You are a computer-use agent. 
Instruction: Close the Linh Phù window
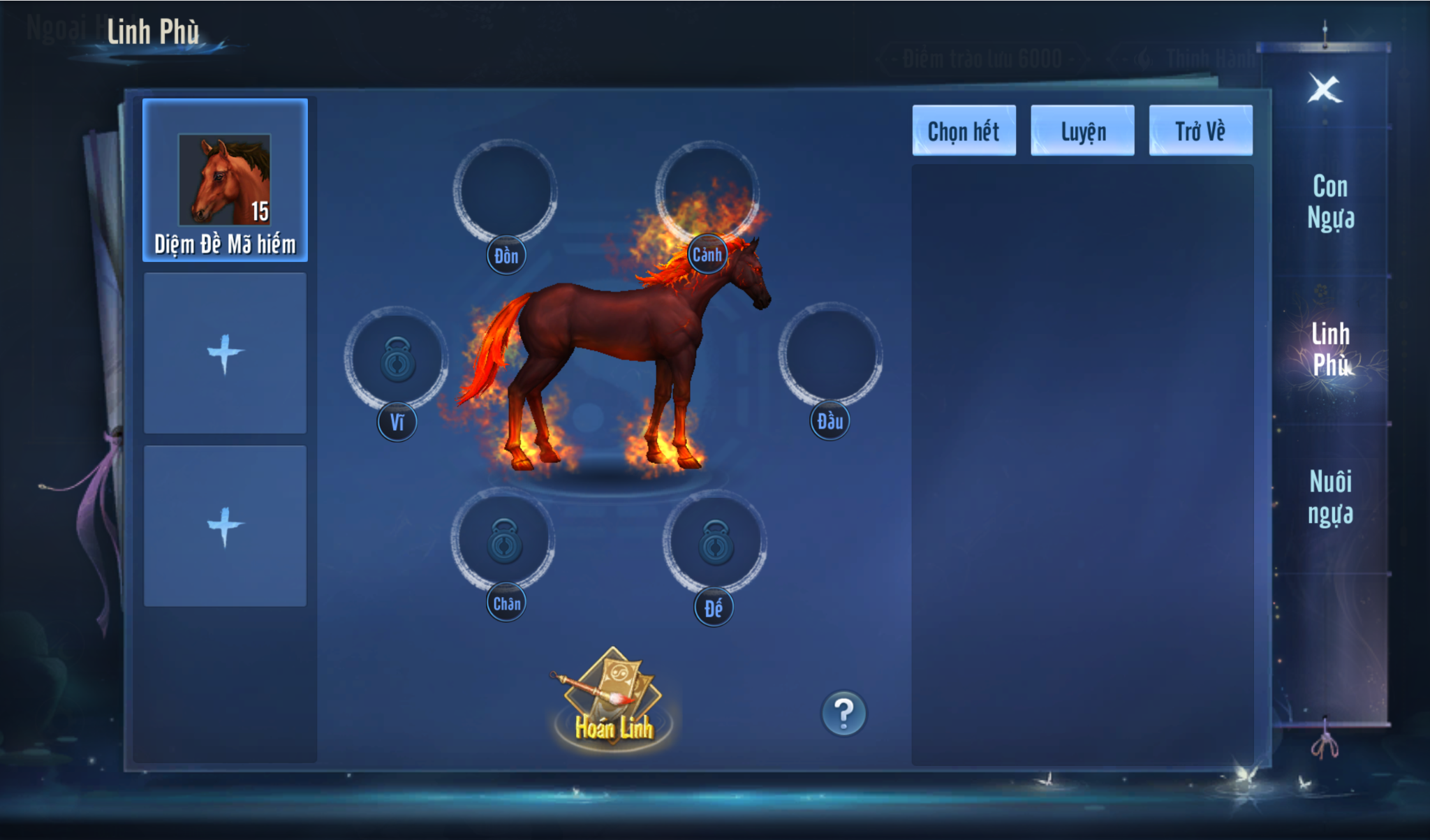pyautogui.click(x=1325, y=89)
